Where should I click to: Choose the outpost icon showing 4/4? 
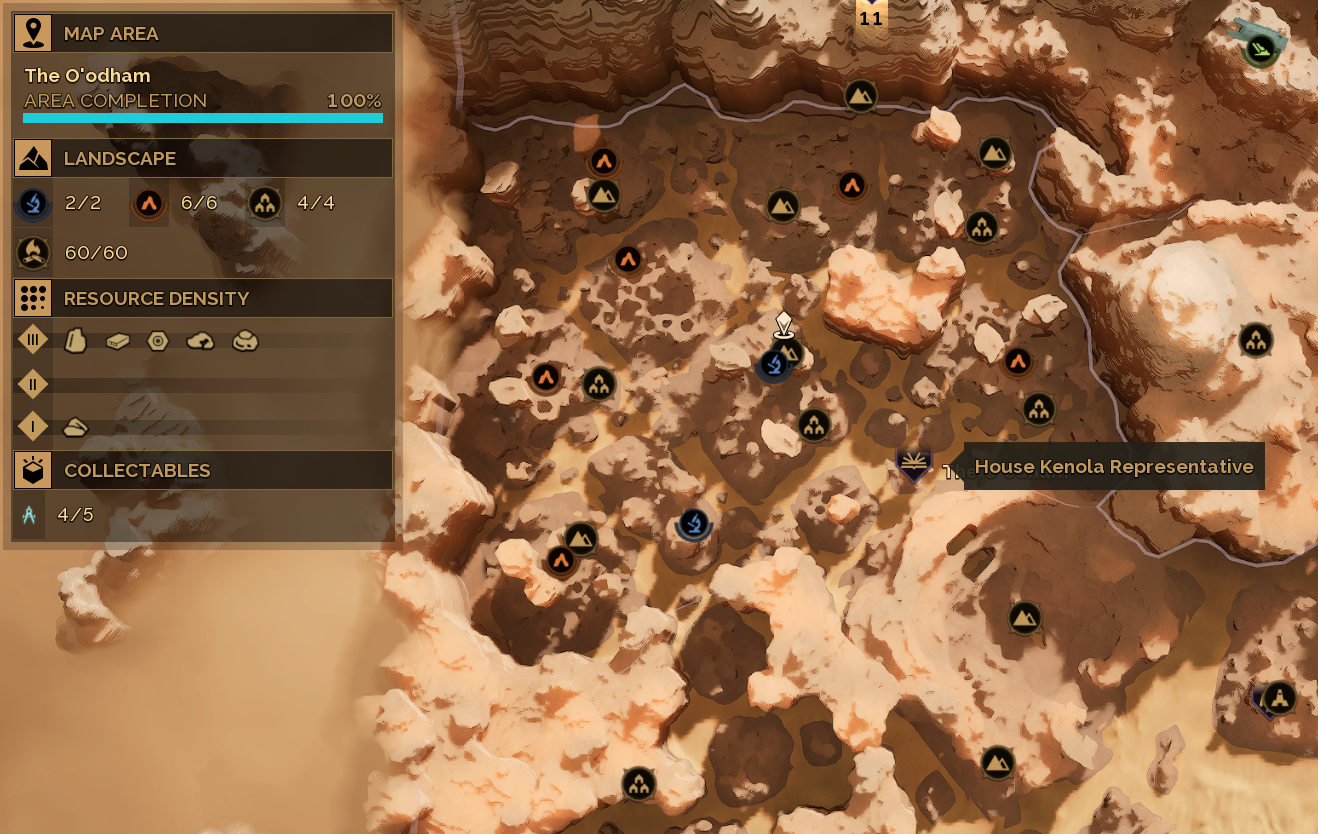[265, 204]
